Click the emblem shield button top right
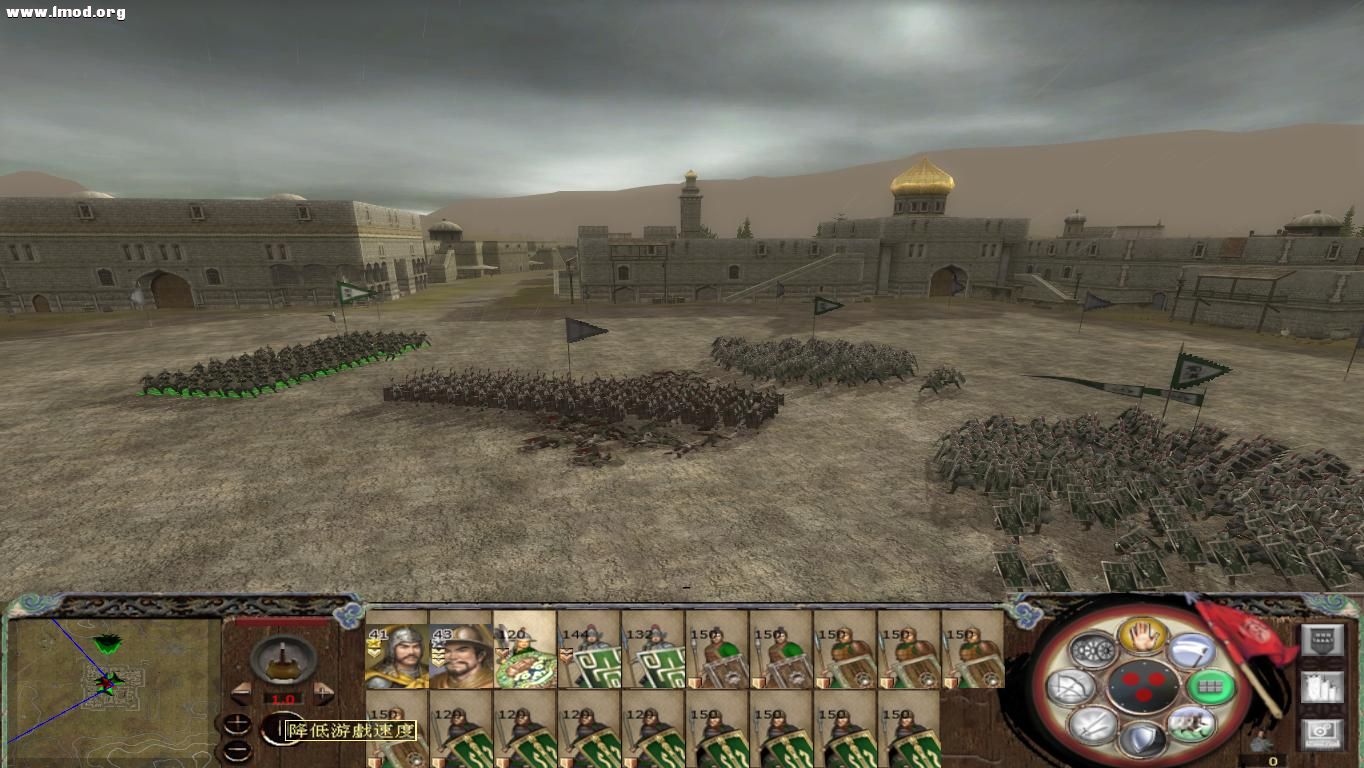 click(x=1323, y=640)
